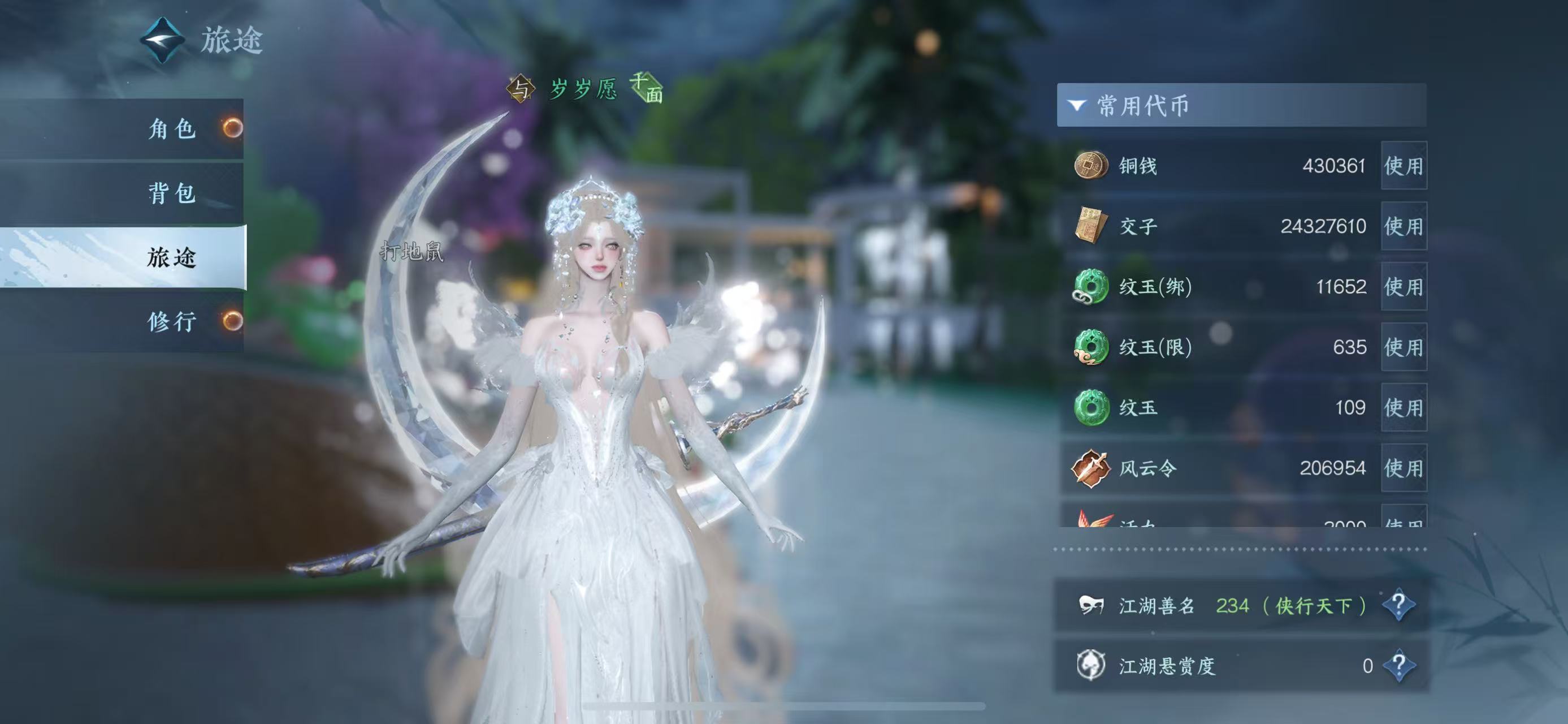Click the 交子 banknote icon

(x=1090, y=226)
